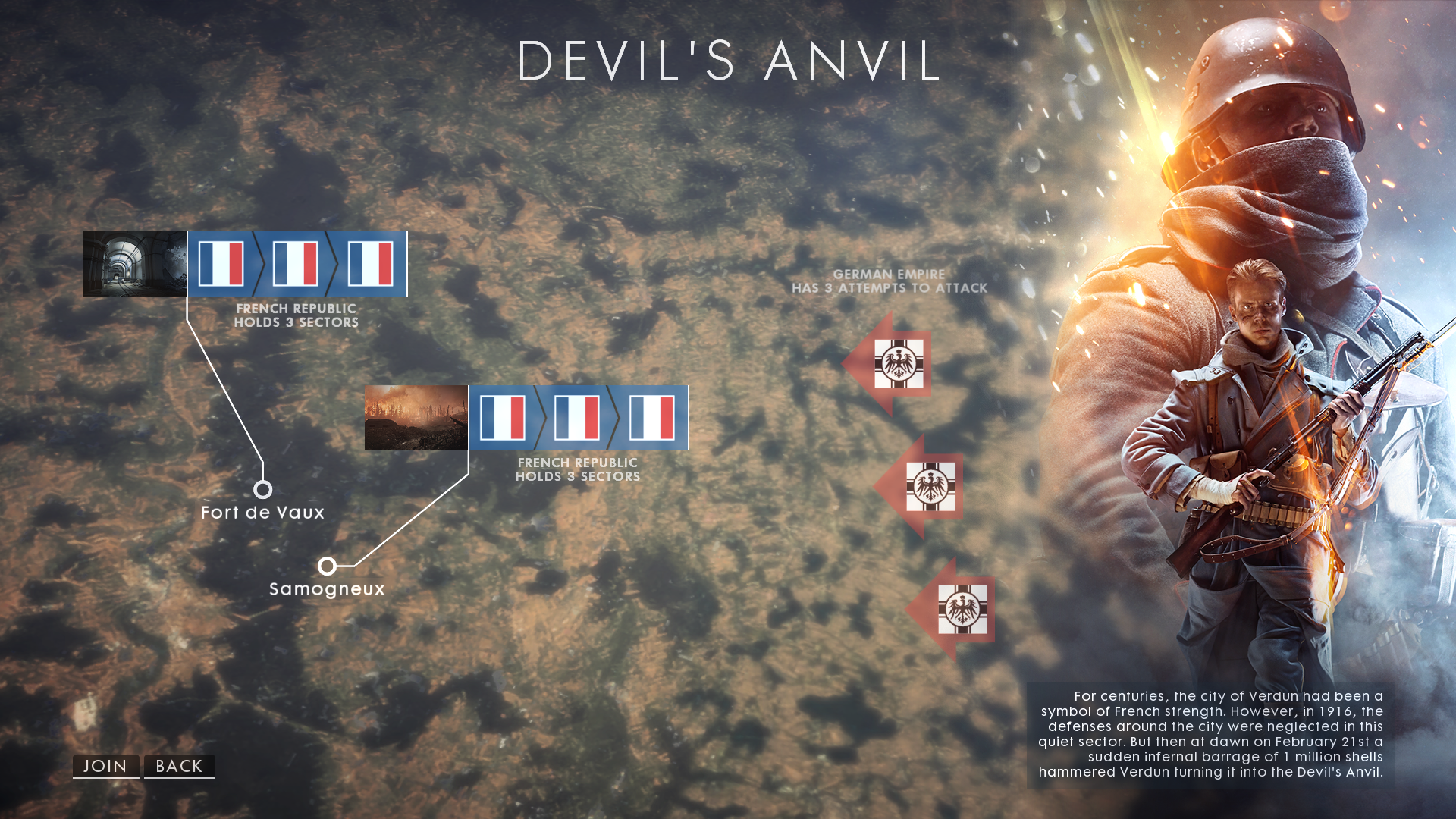Select the middle French flag above Fort de Vaux
The image size is (1456, 819).
[x=296, y=265]
